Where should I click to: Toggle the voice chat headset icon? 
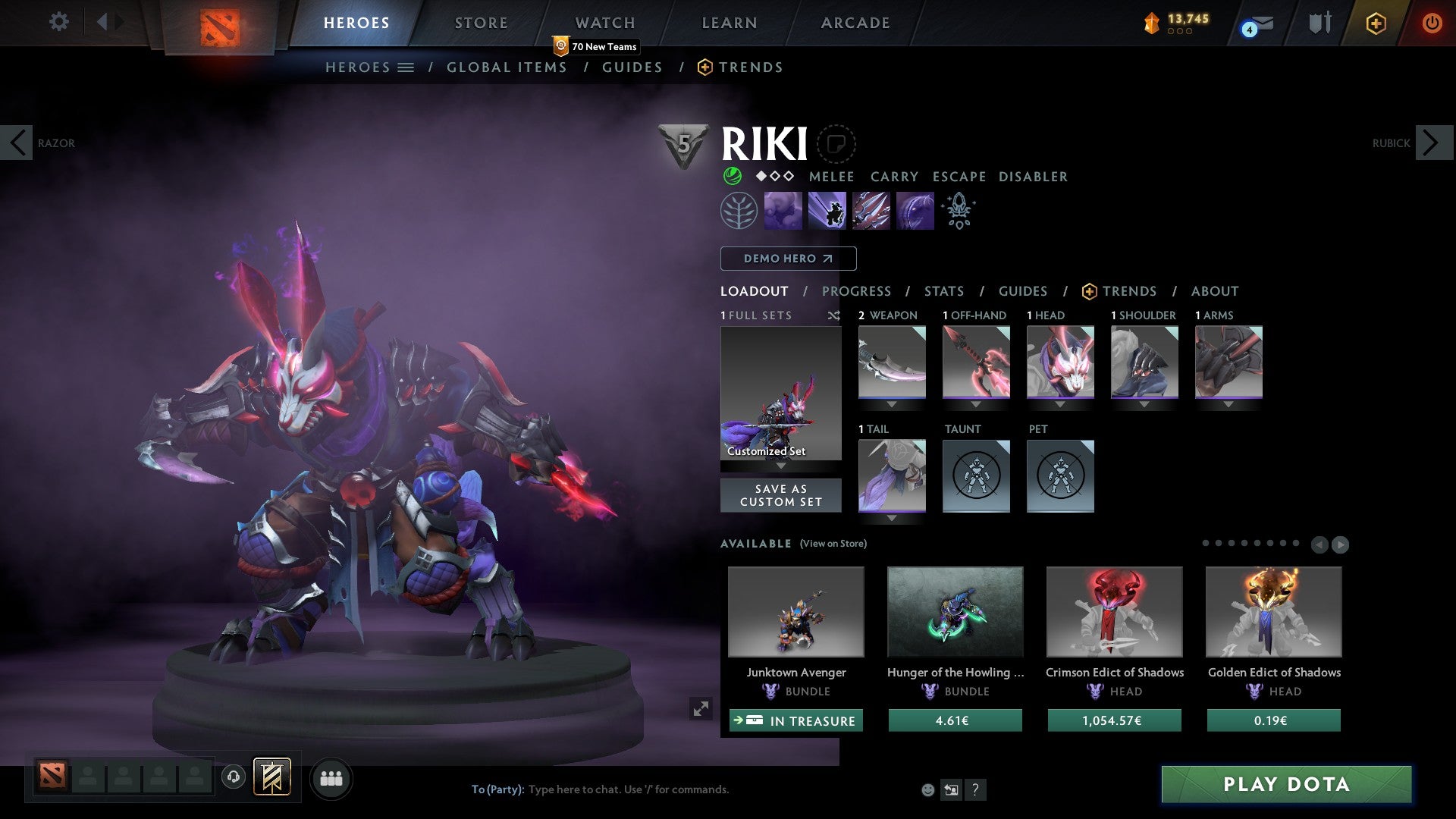[x=234, y=778]
